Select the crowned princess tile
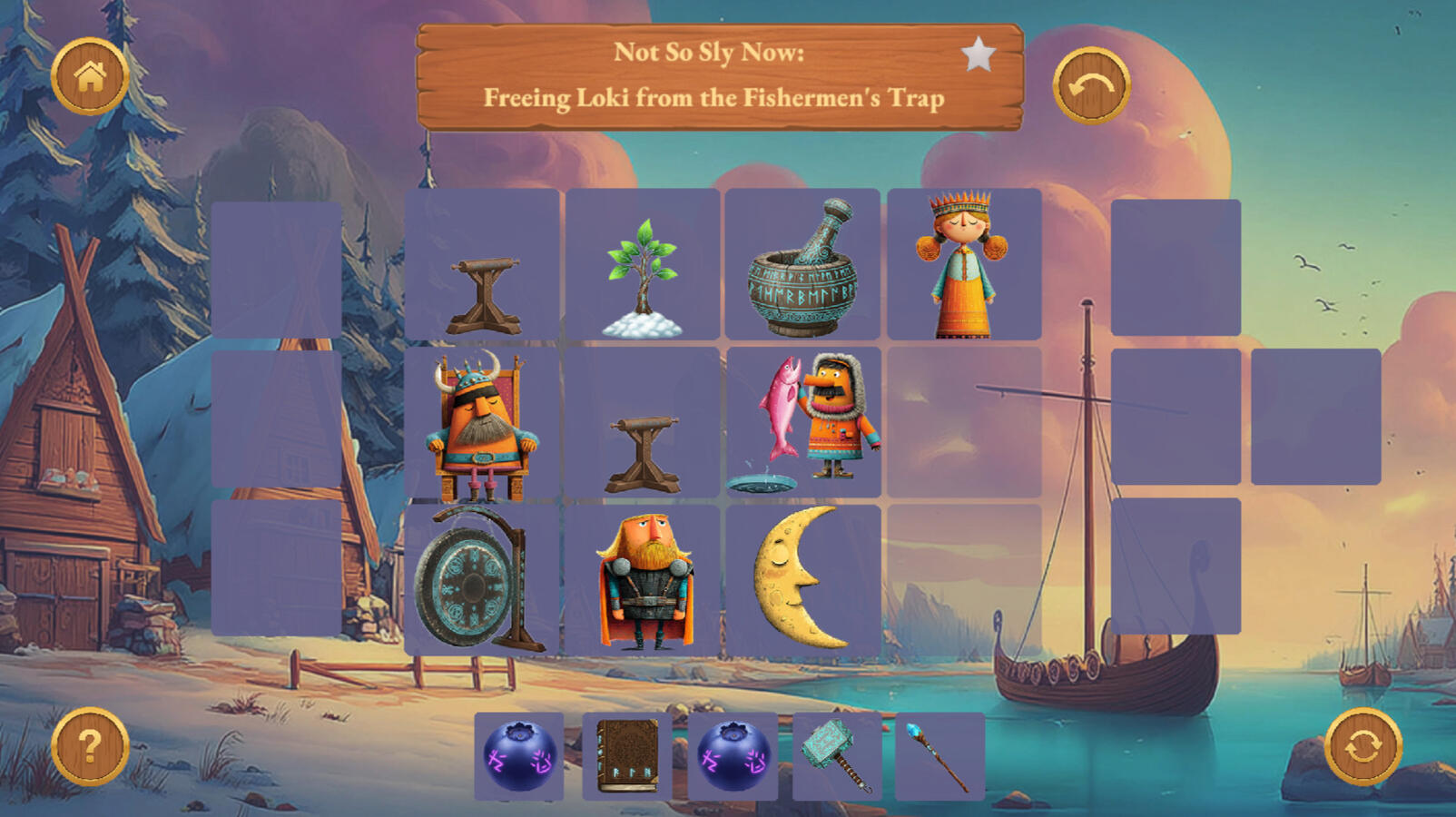Screen dimensions: 1456x817 [962, 264]
